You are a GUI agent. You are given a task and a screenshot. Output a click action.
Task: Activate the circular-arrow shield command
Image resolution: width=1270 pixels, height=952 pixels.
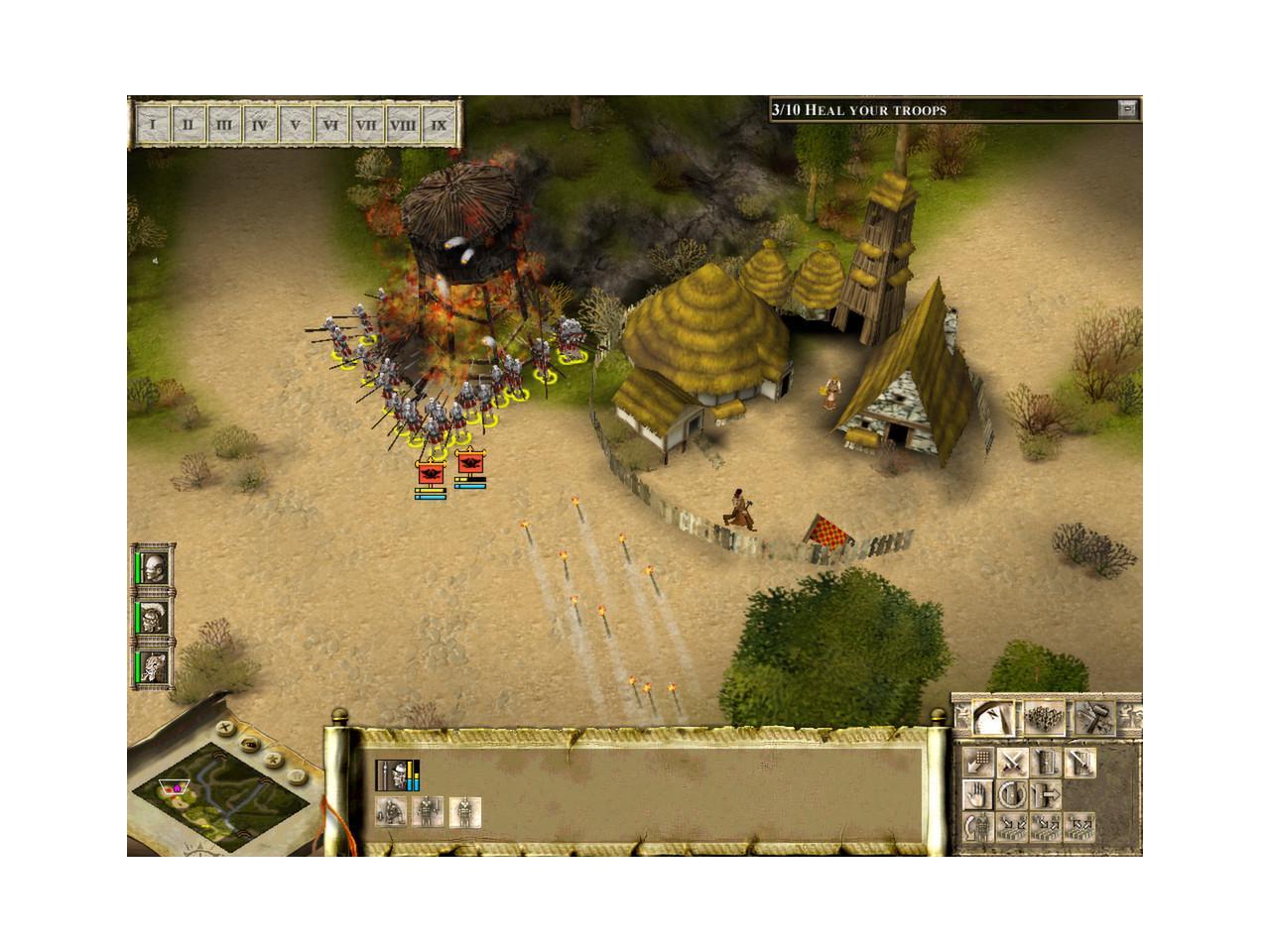click(1011, 793)
